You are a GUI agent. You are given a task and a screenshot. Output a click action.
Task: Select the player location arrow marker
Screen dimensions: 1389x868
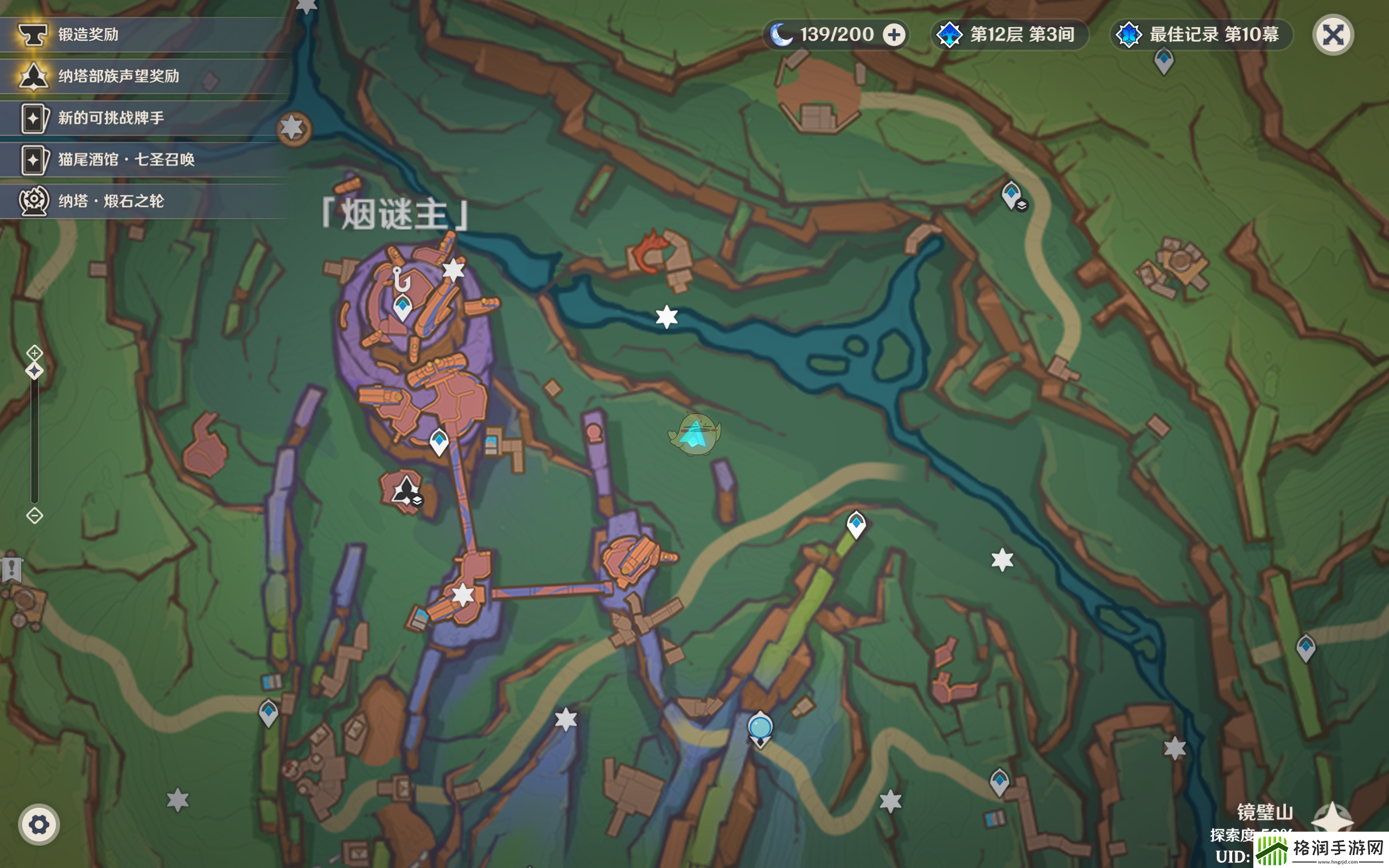695,435
